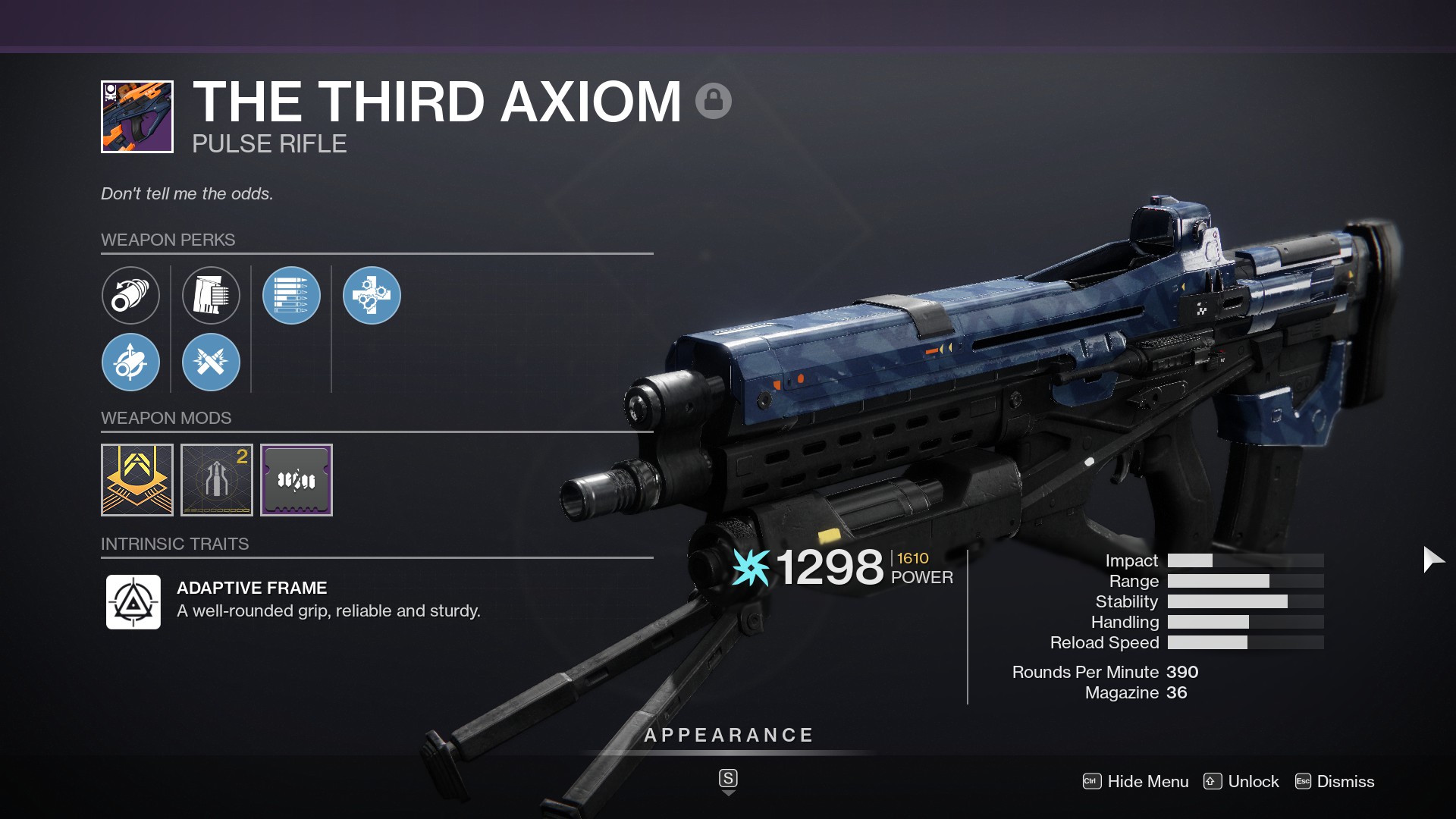Select the weapon thumbnail beside the title

(x=136, y=118)
